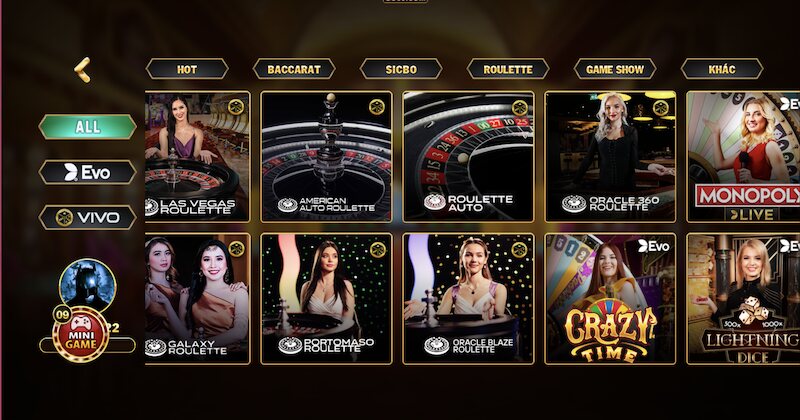Open Portomaso Roulette table

pos(326,299)
